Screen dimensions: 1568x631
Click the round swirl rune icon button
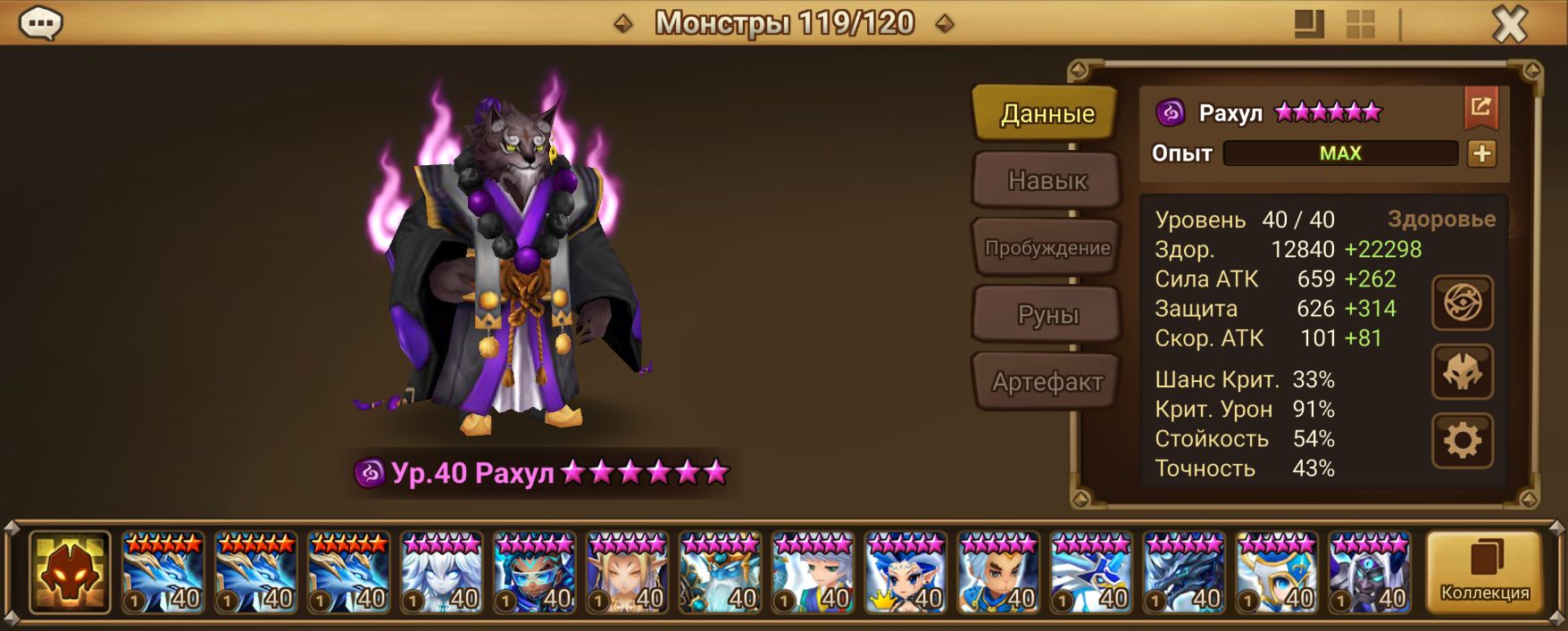tap(1463, 303)
